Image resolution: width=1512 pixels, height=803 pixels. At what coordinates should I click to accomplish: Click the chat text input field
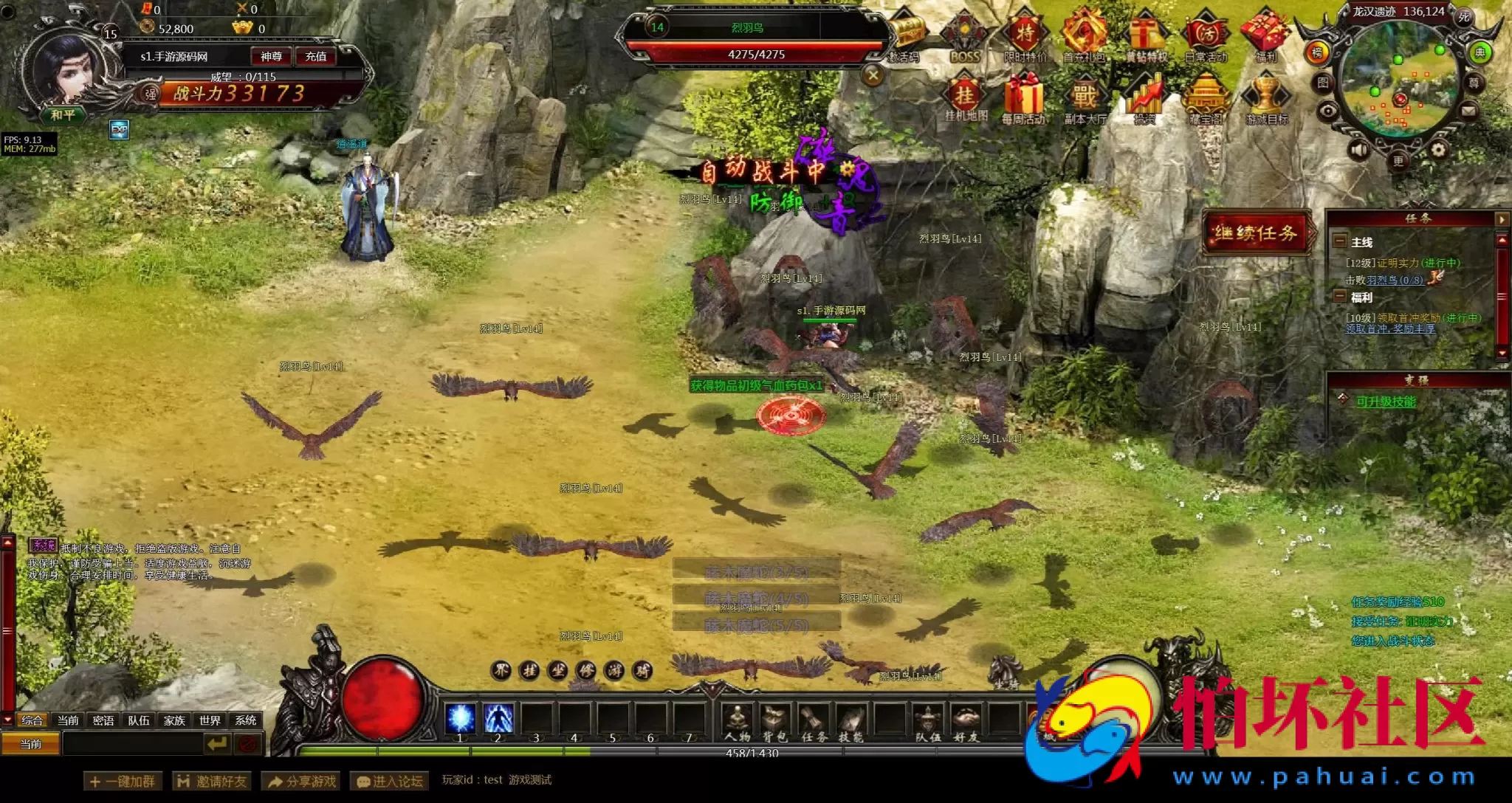[x=133, y=744]
